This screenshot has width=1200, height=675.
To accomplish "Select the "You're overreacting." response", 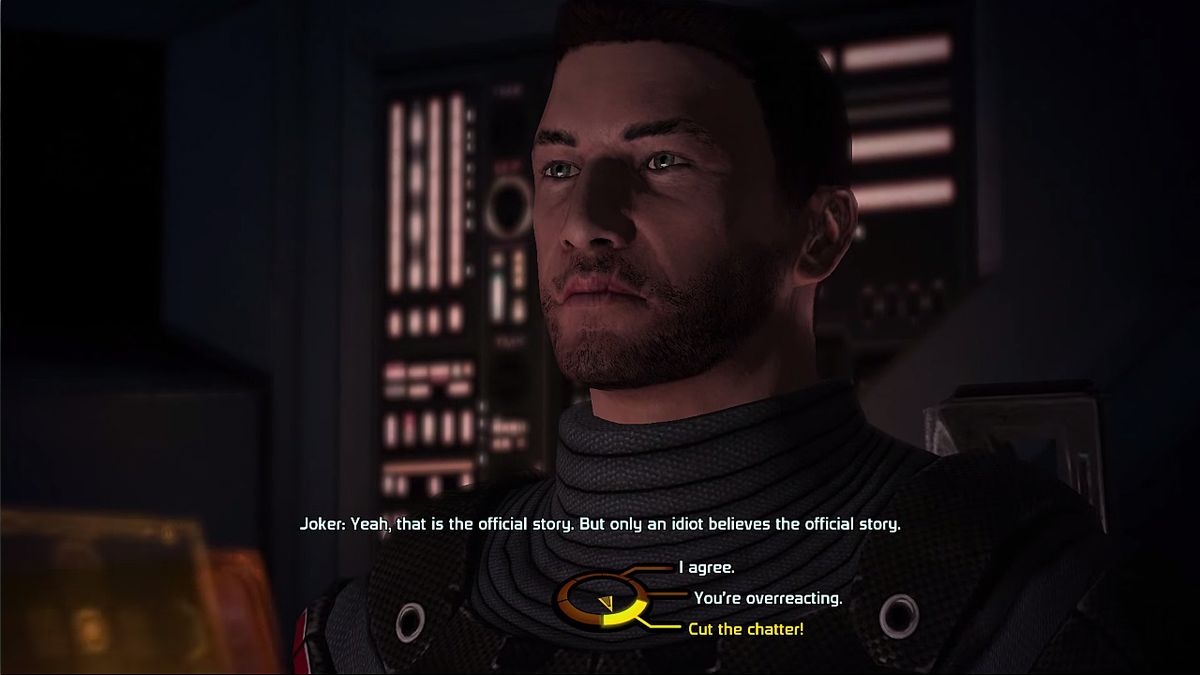I will (x=767, y=599).
